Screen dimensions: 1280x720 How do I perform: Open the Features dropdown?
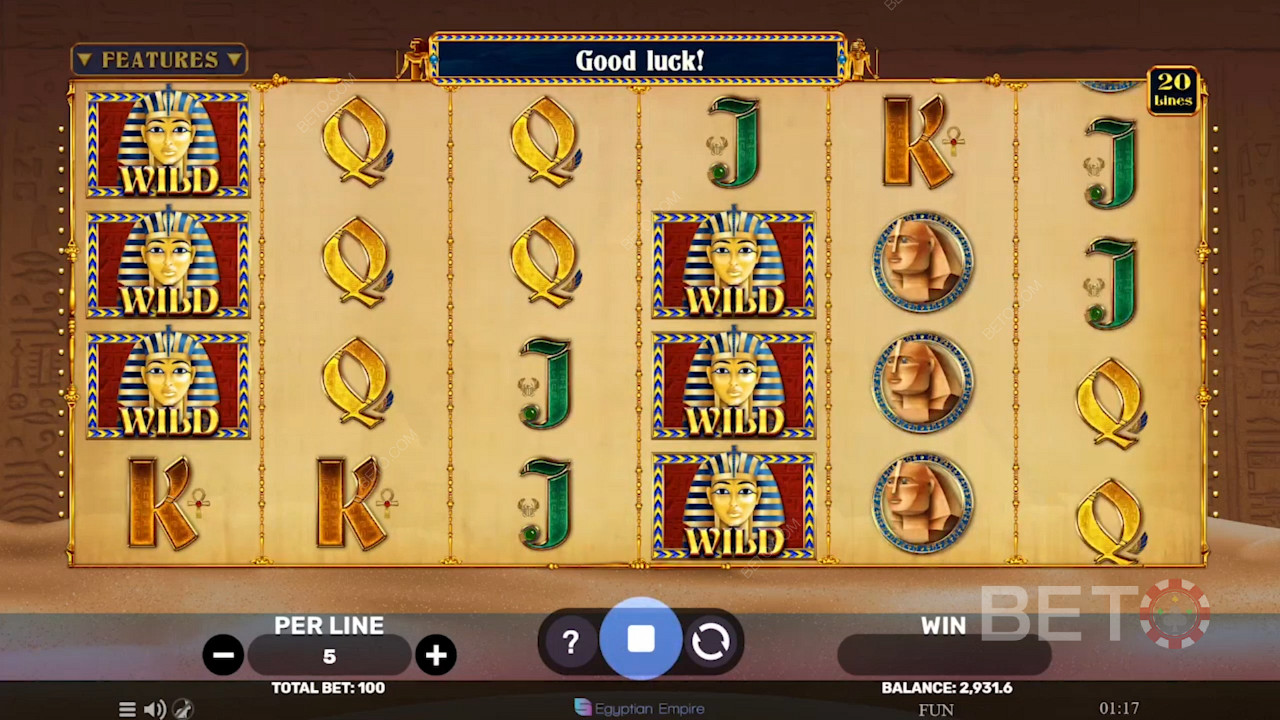(x=159, y=60)
